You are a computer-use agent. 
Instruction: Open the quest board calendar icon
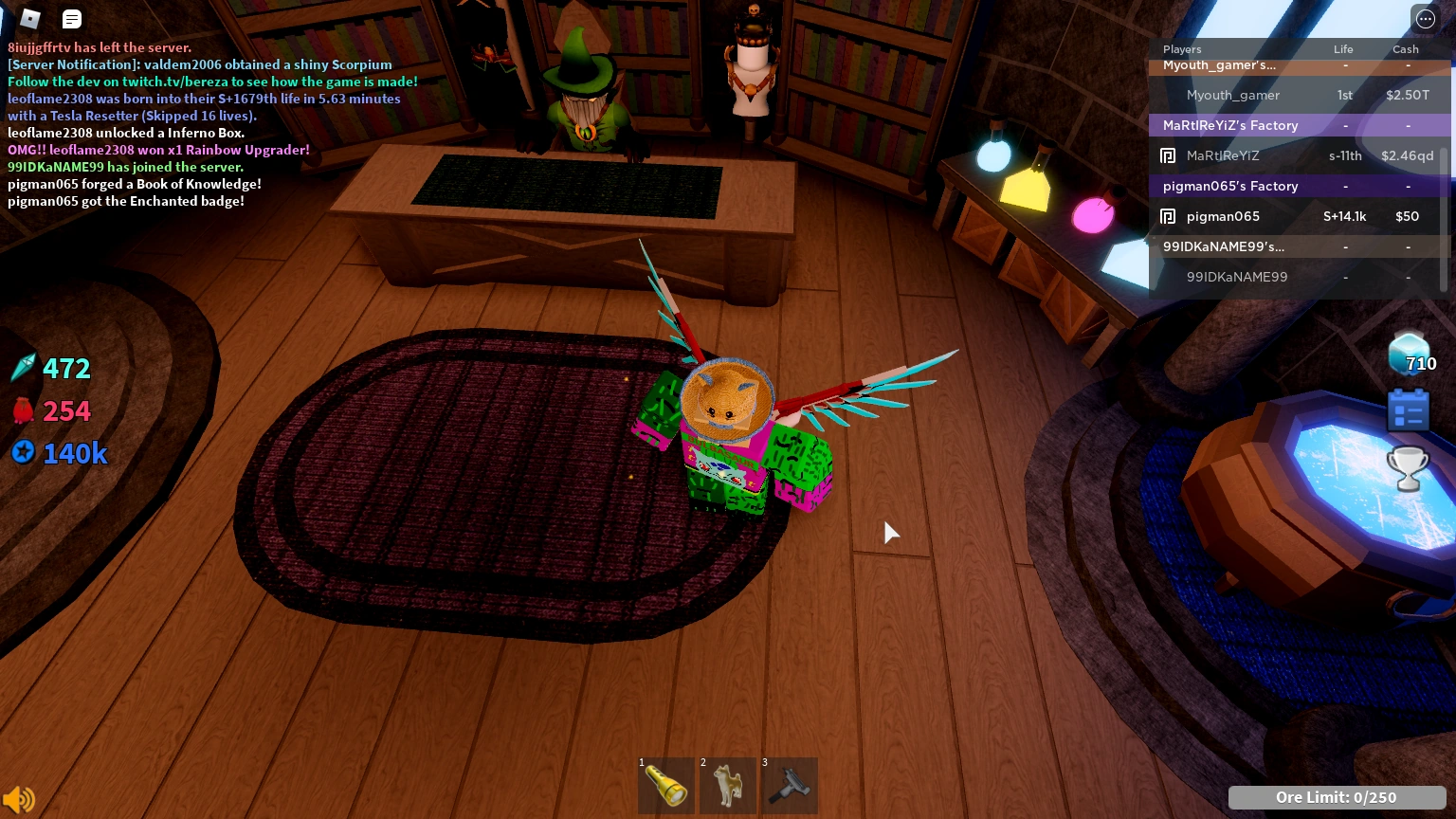1408,409
